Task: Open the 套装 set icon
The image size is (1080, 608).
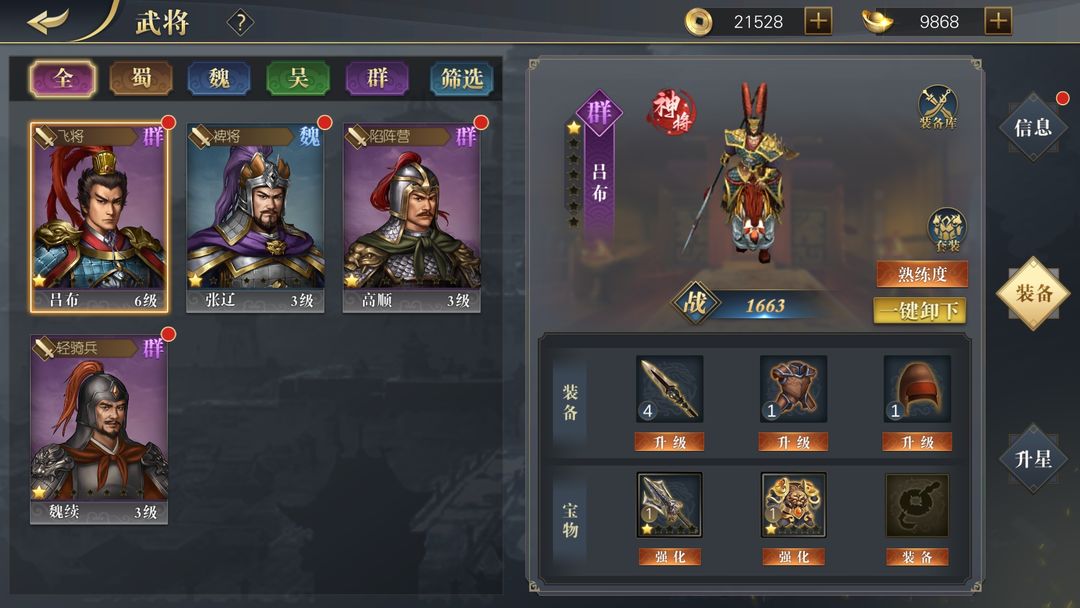Action: tap(946, 230)
